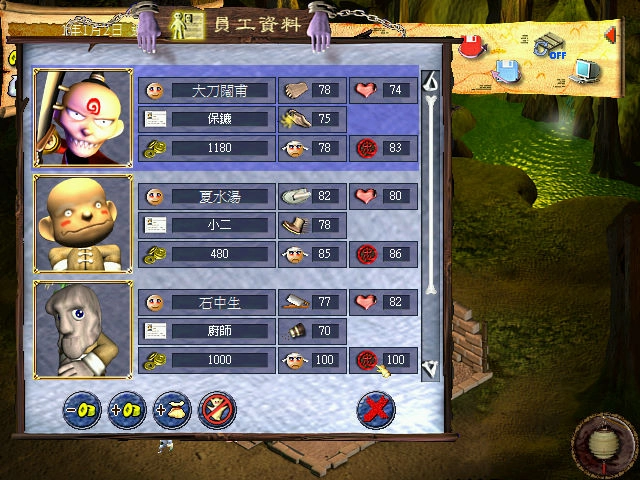This screenshot has height=480, width=640.
Task: Collapse the scroll with the red arrow
Action: click(610, 37)
